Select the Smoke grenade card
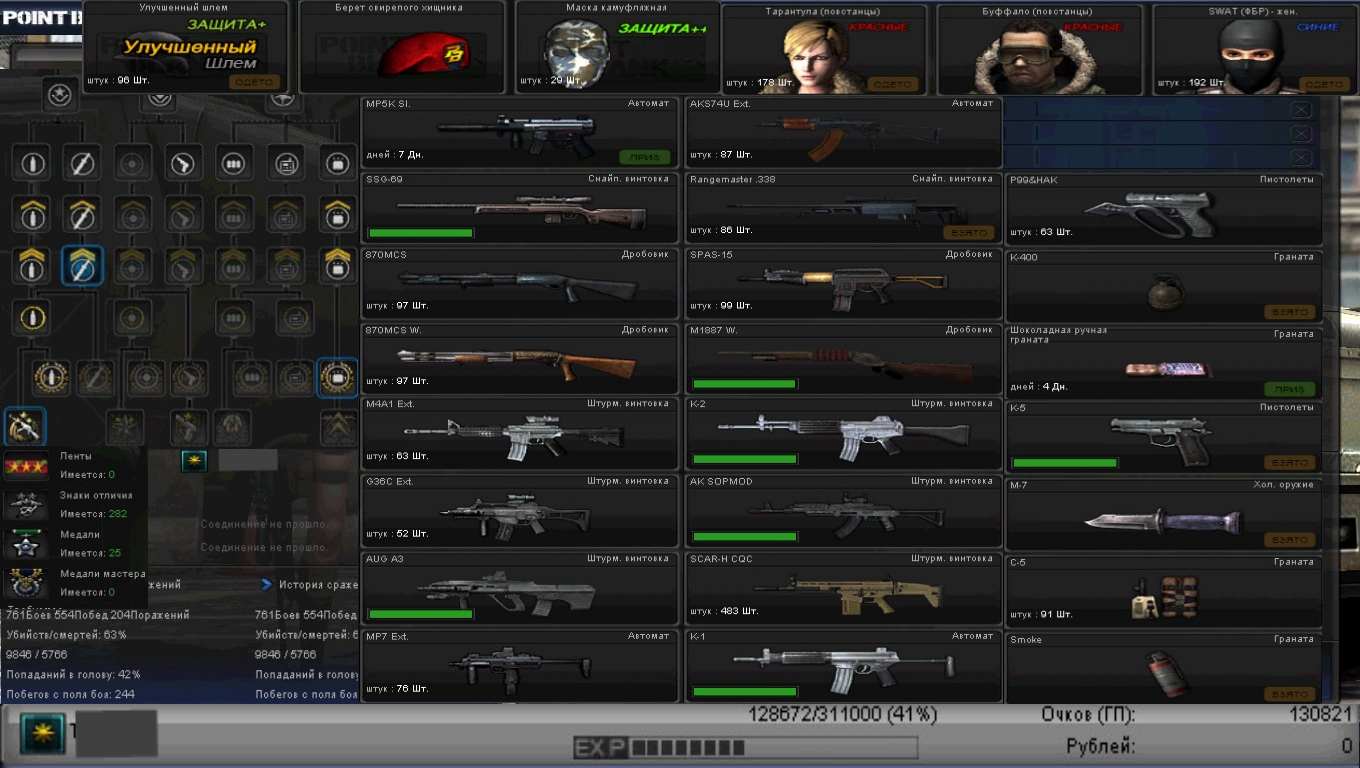 1163,668
